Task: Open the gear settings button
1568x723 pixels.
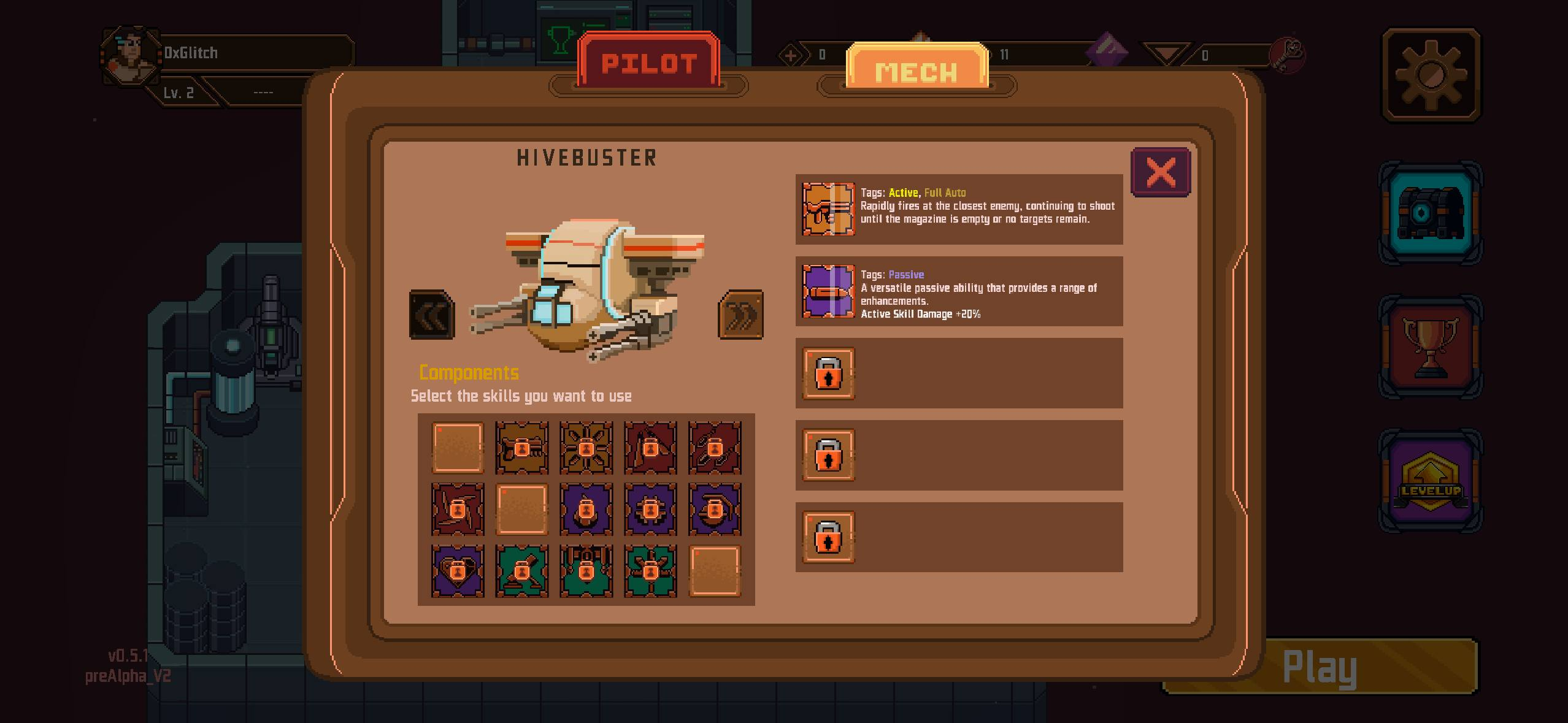Action: pos(1431,75)
